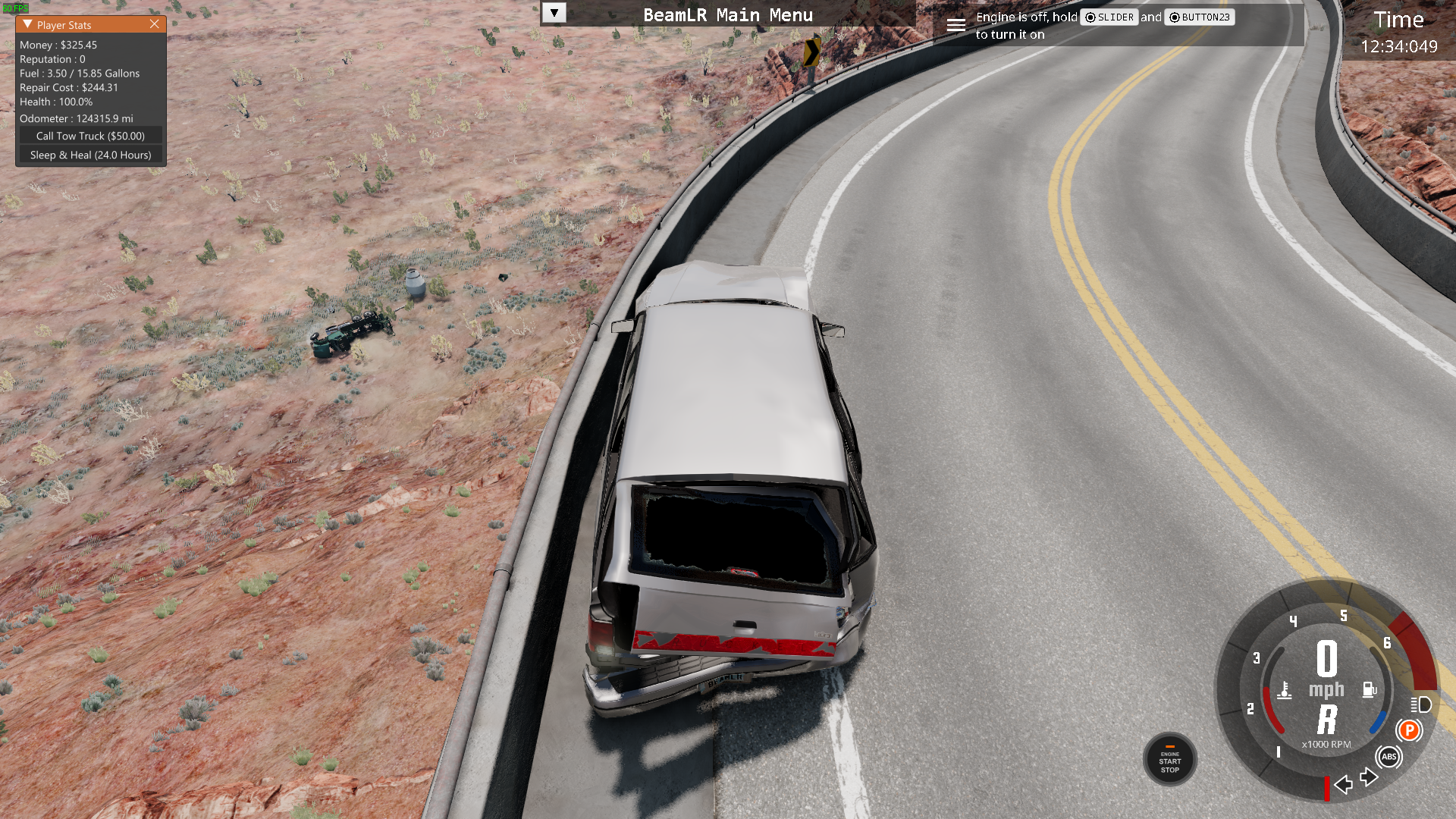Click the Engine Start Stop button
This screenshot has width=1456, height=819.
click(1169, 760)
